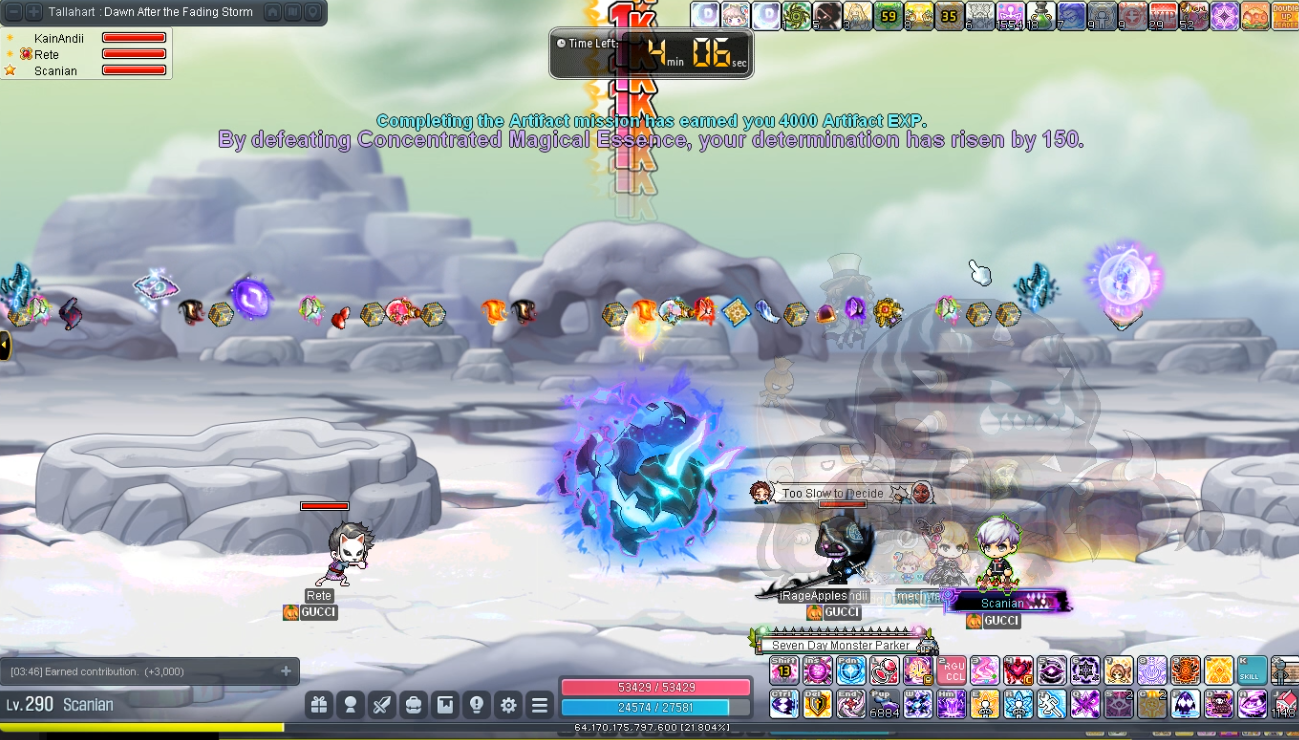Expand the chat log with plus button

click(286, 671)
